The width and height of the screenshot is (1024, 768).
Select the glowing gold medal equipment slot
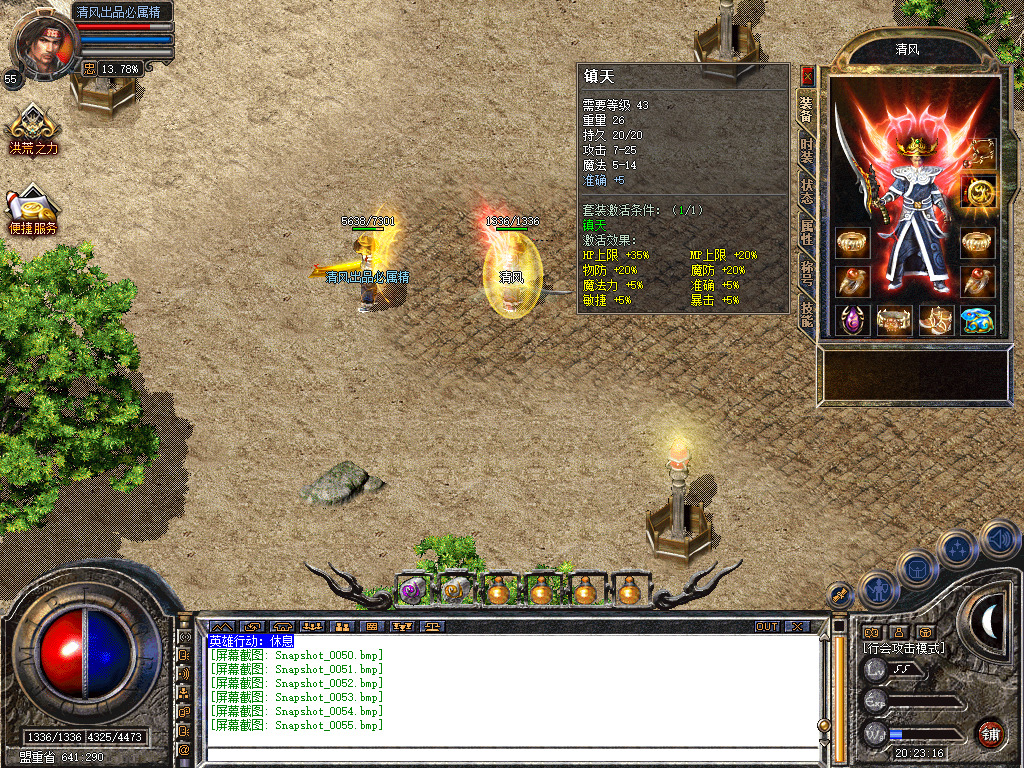[x=978, y=191]
